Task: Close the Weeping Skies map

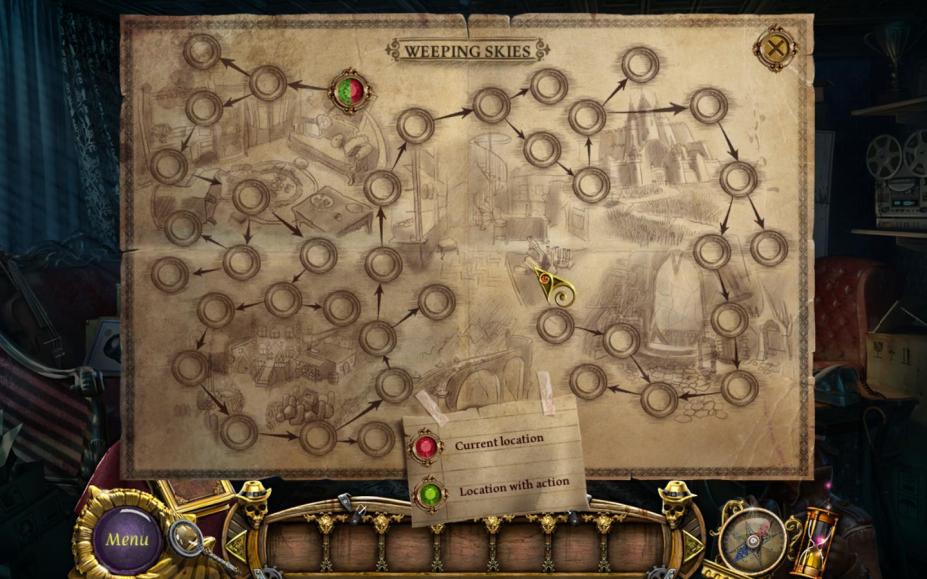Action: click(775, 48)
